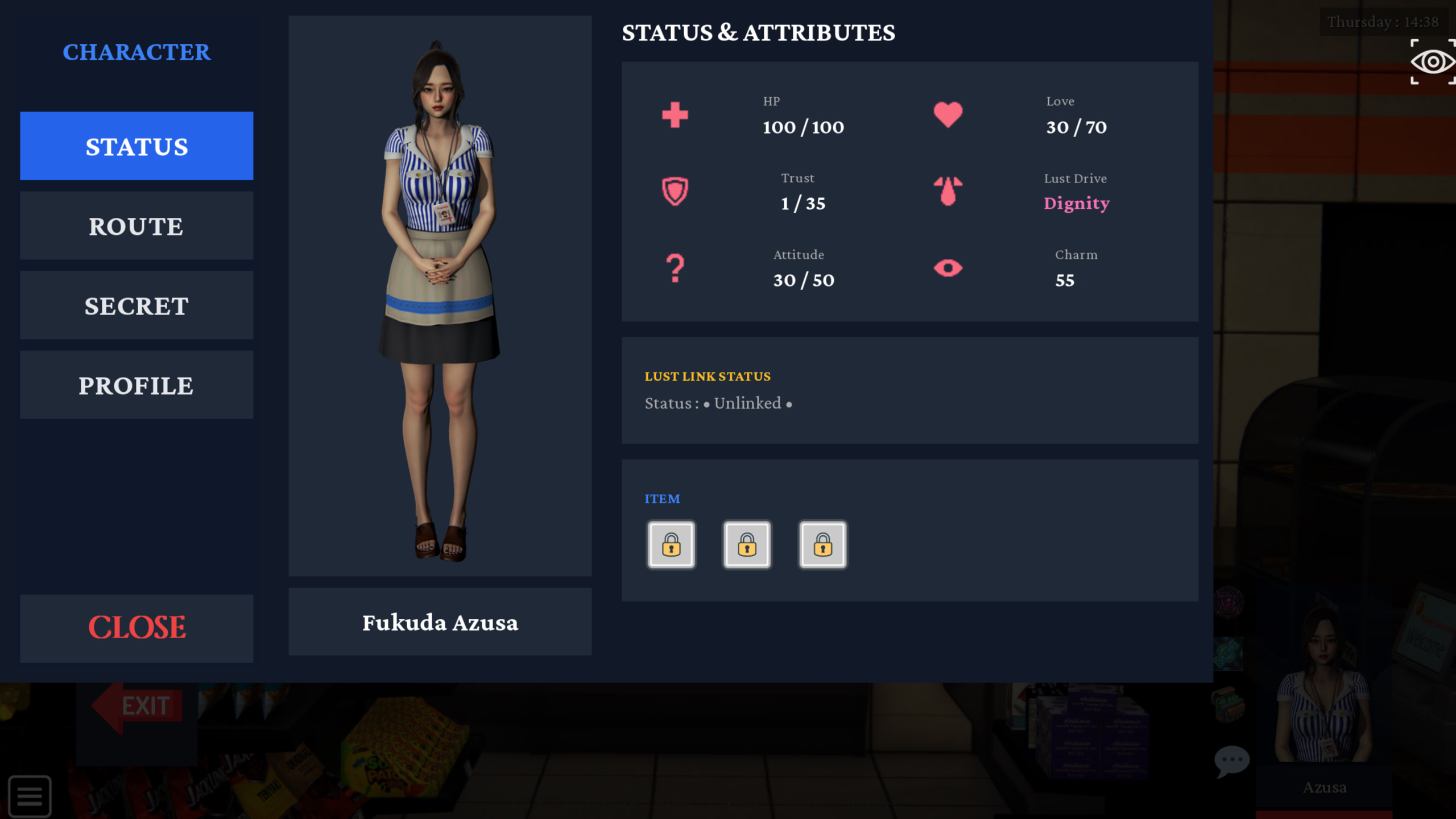
Task: Click the HP health cross icon
Action: coord(673,114)
